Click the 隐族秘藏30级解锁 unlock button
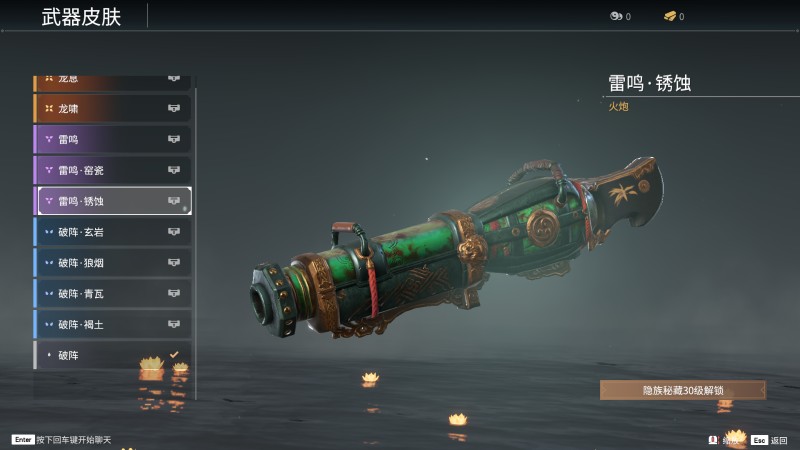Viewport: 800px width, 450px height. click(x=682, y=390)
